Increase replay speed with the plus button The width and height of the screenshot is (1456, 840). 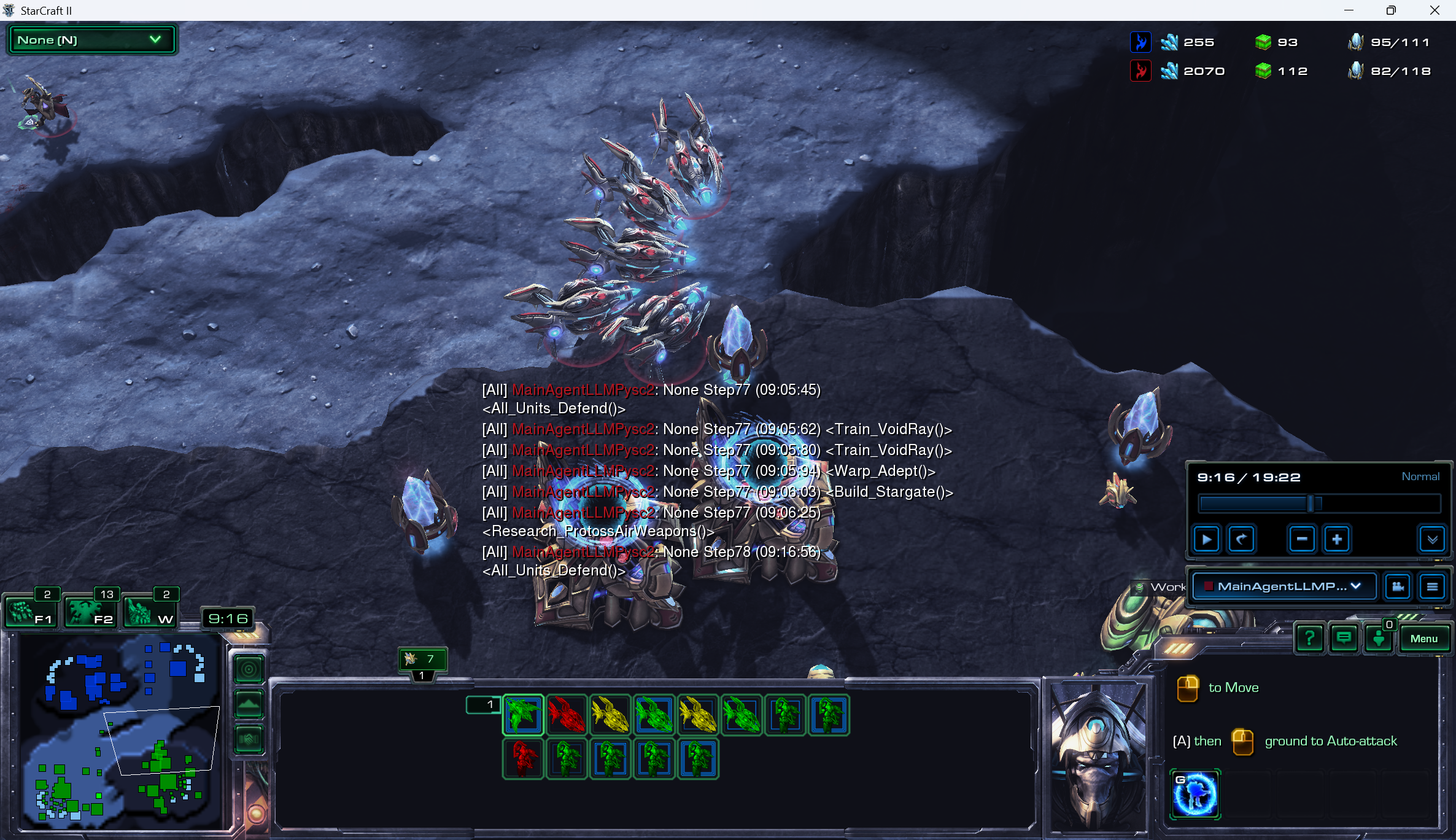tap(1336, 539)
